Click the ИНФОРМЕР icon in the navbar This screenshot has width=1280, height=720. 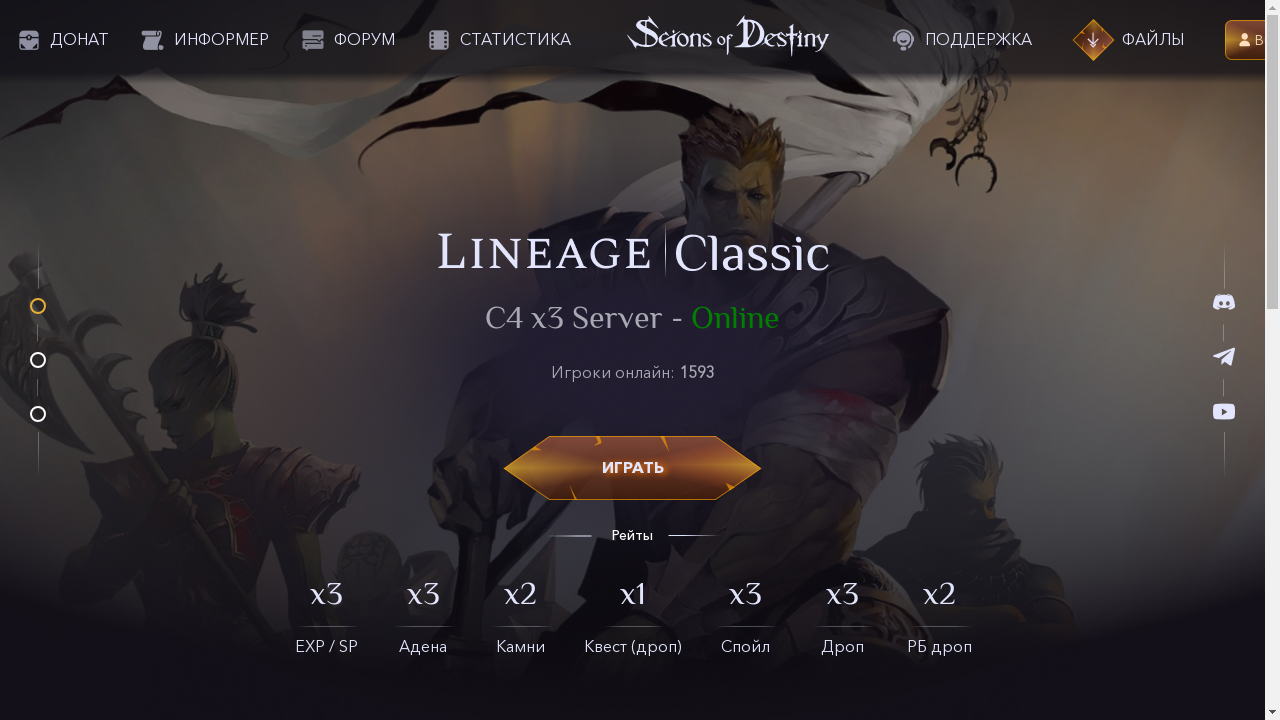click(151, 39)
